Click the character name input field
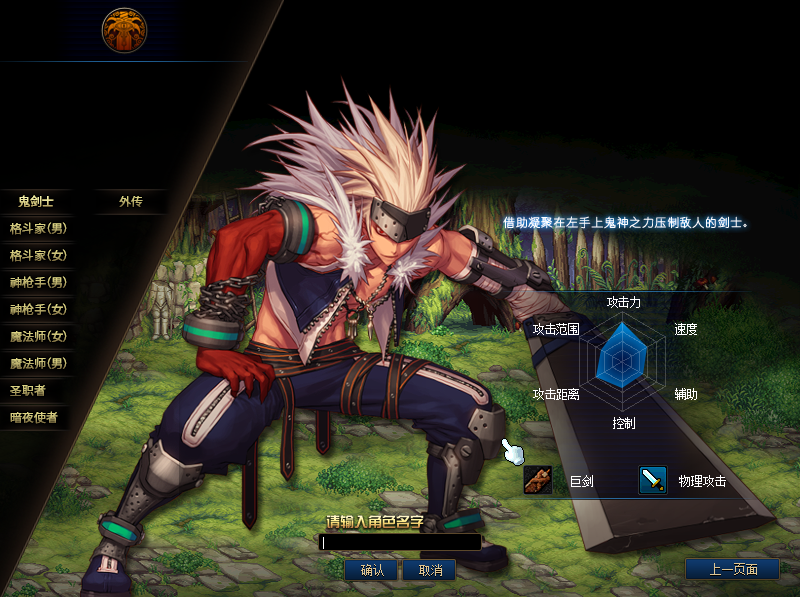800x597 pixels. tap(400, 543)
